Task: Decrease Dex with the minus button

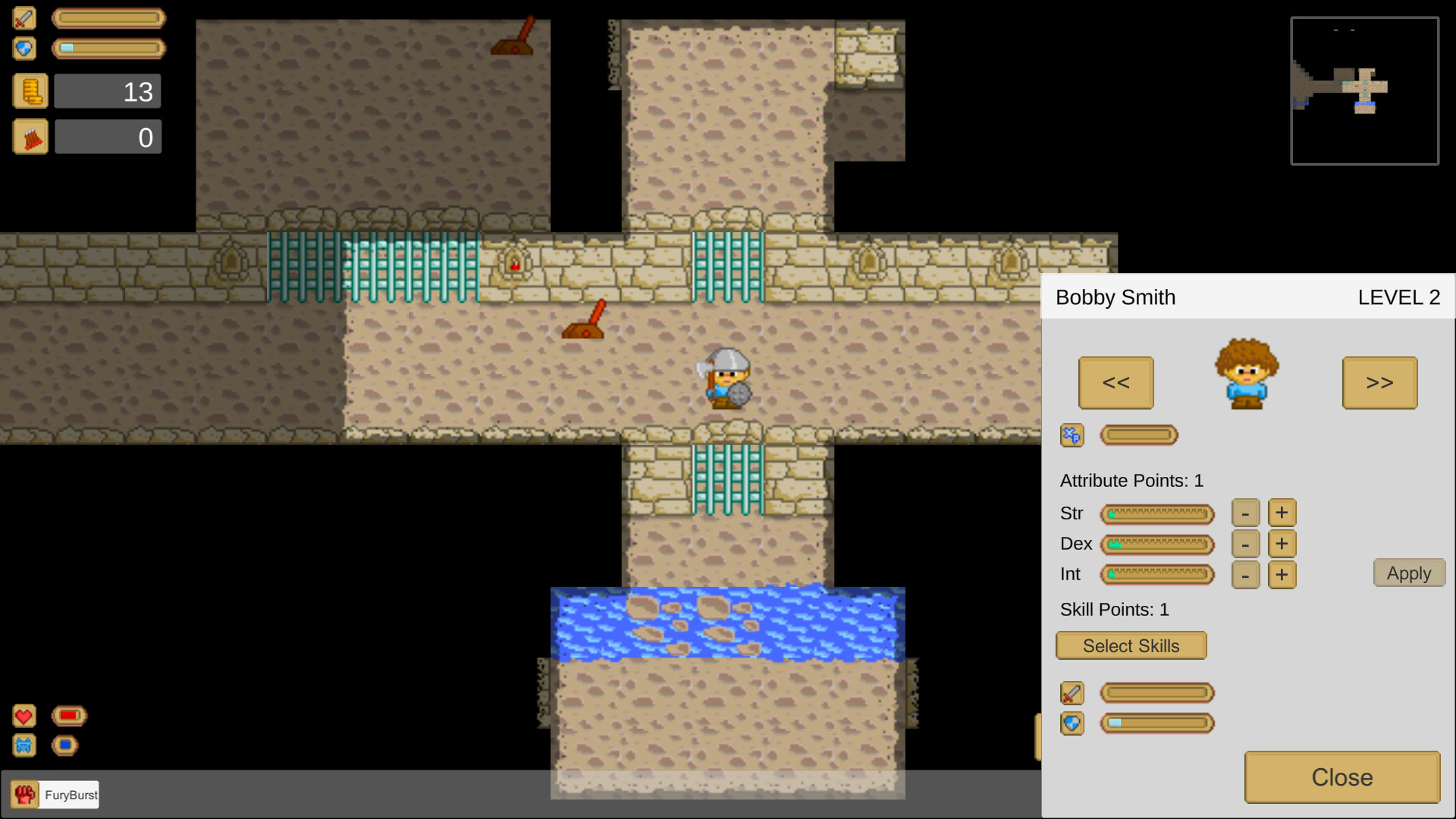Action: coord(1245,544)
